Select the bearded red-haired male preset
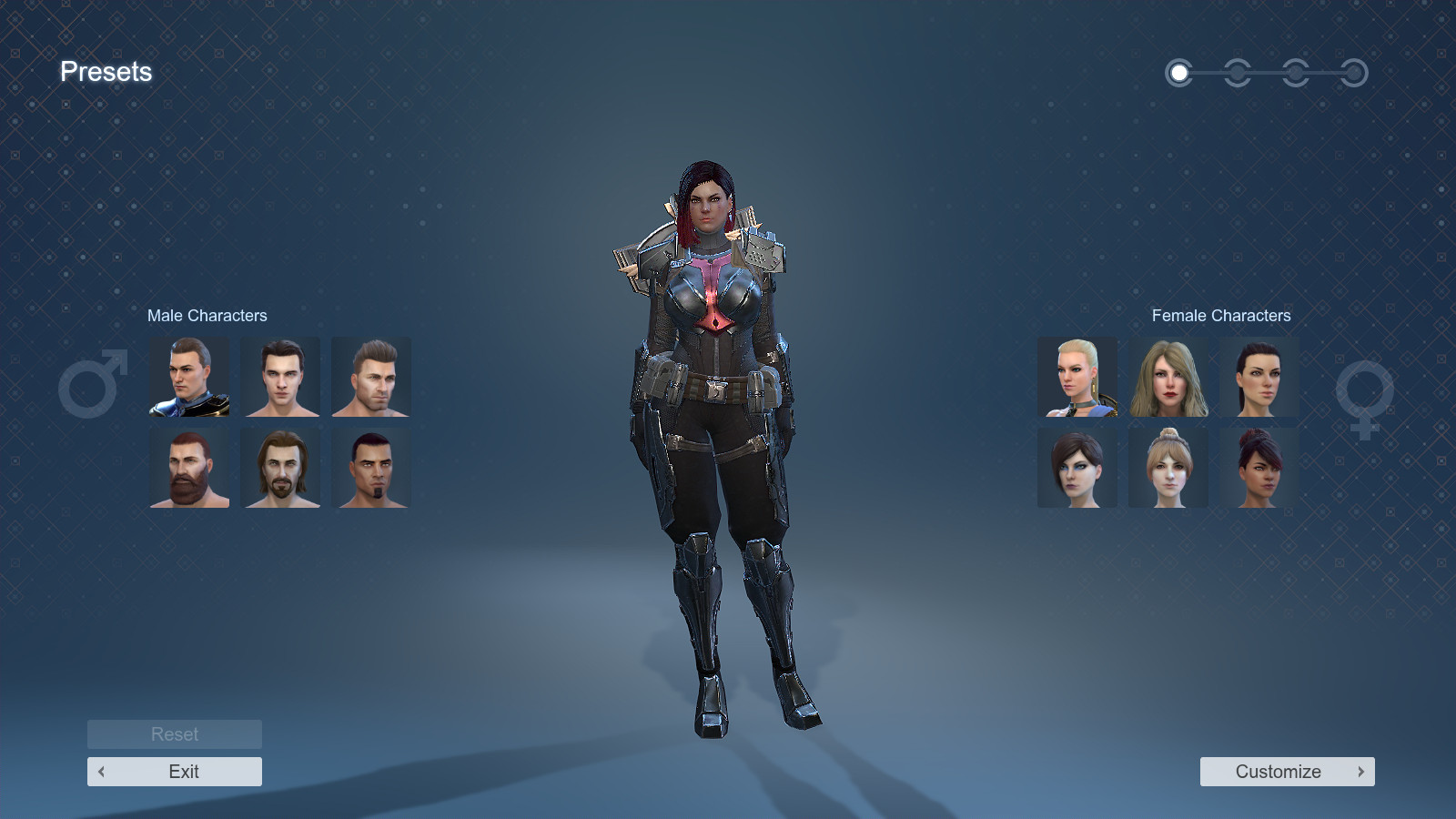Viewport: 1456px width, 819px height. 188,467
